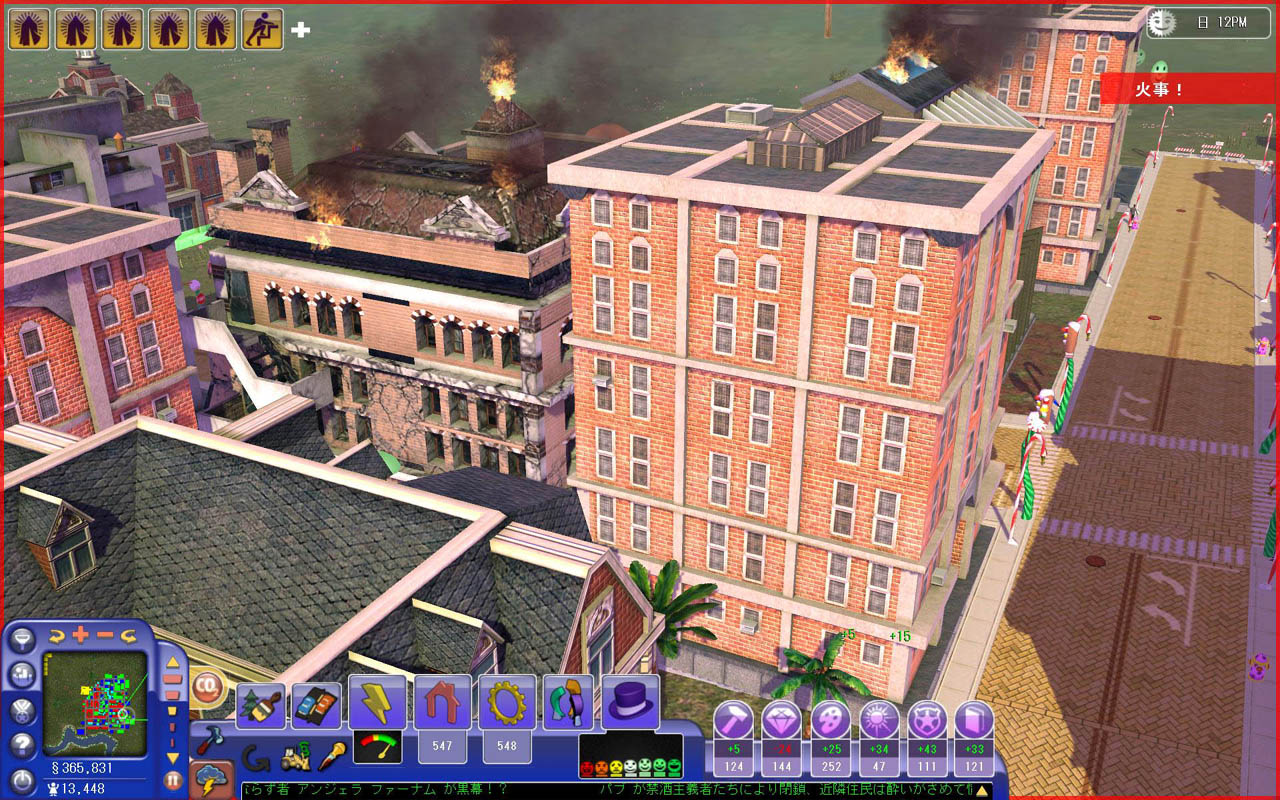Select the stair-climbing figure icon
Screen dimensions: 1280x800
point(262,29)
